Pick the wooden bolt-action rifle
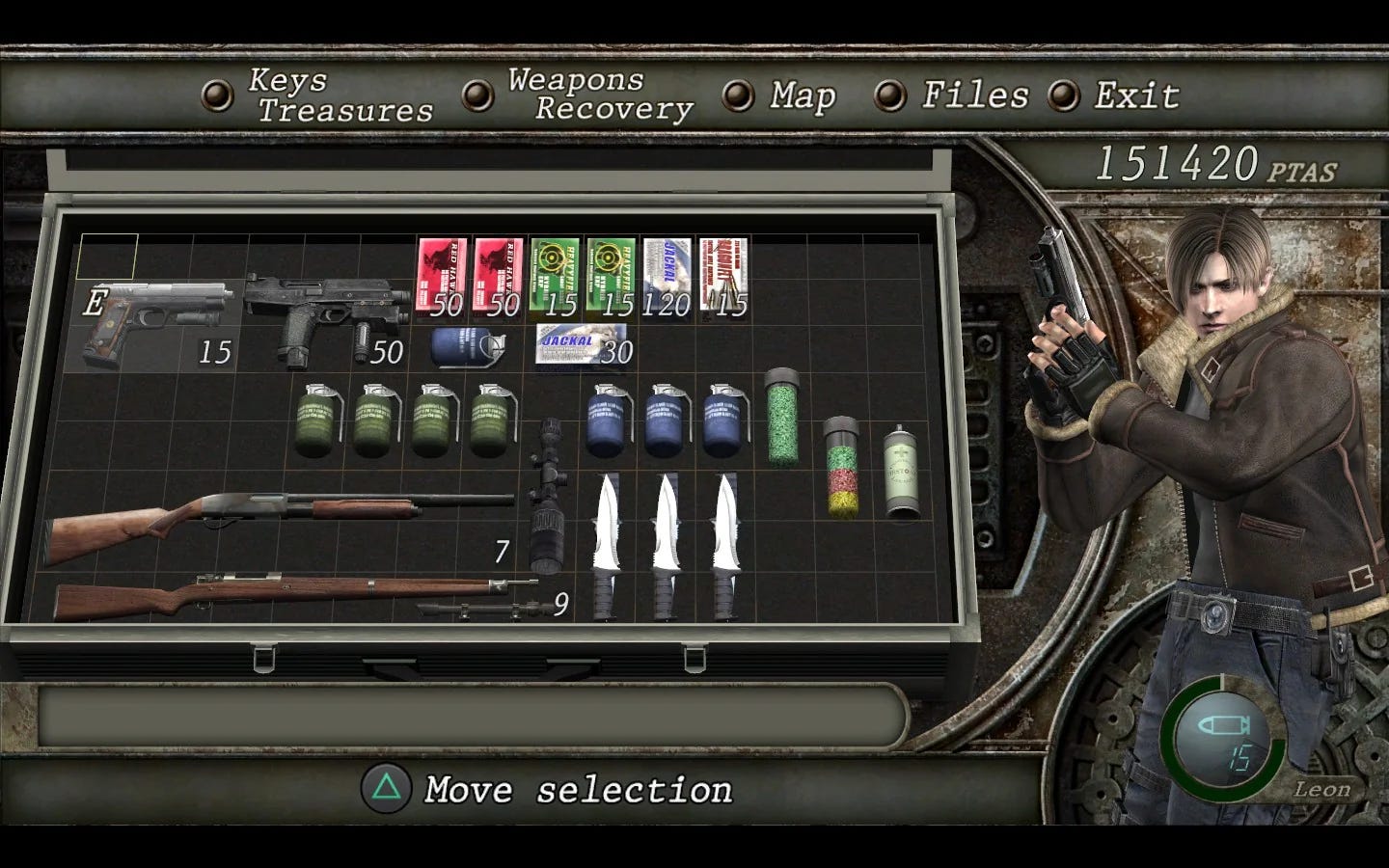This screenshot has height=868, width=1389. click(x=289, y=594)
